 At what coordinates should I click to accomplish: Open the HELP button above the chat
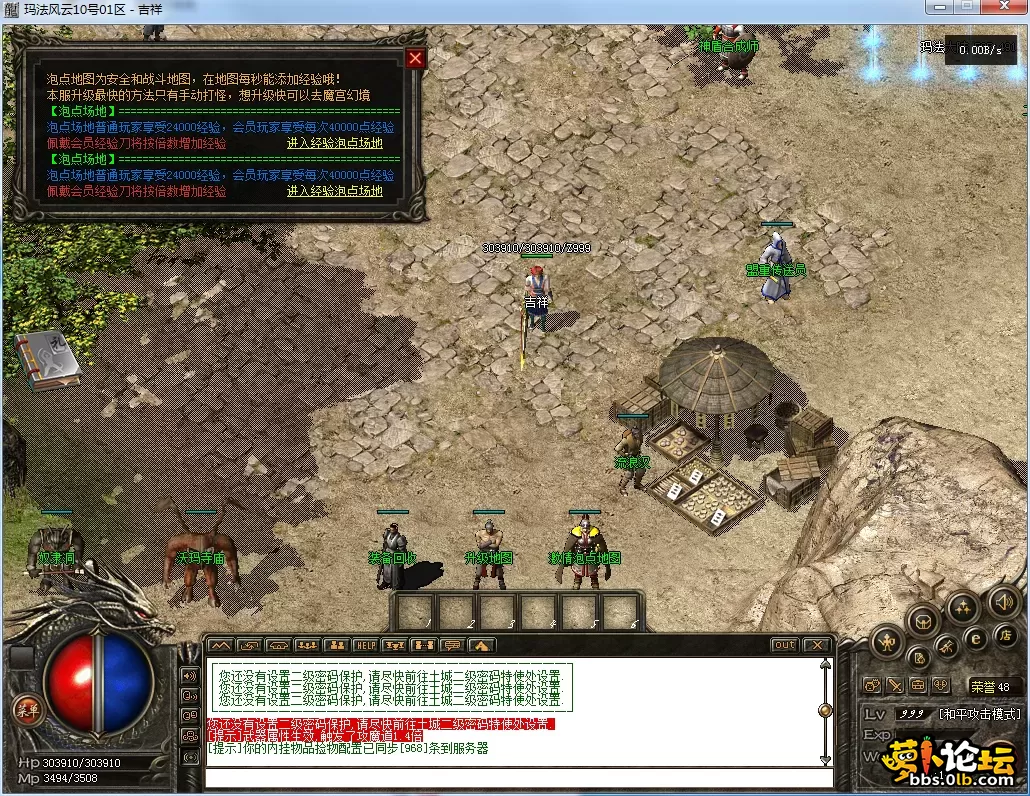[x=366, y=645]
